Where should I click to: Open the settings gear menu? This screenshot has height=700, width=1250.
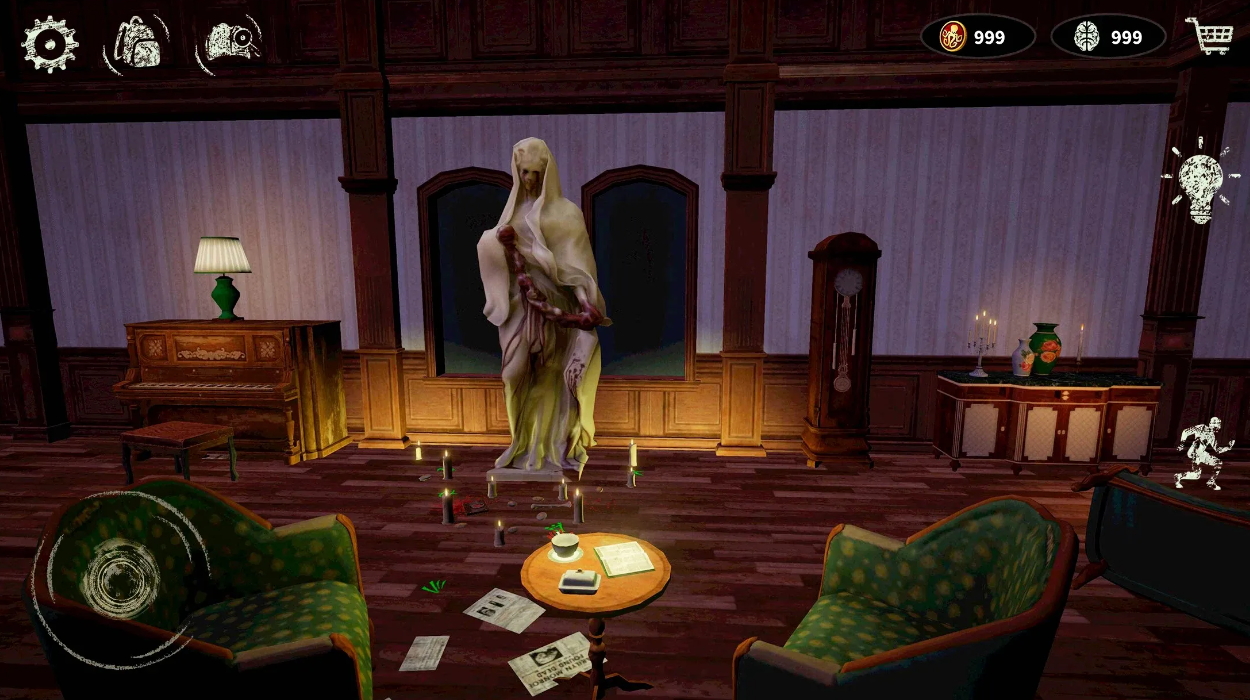[x=49, y=43]
